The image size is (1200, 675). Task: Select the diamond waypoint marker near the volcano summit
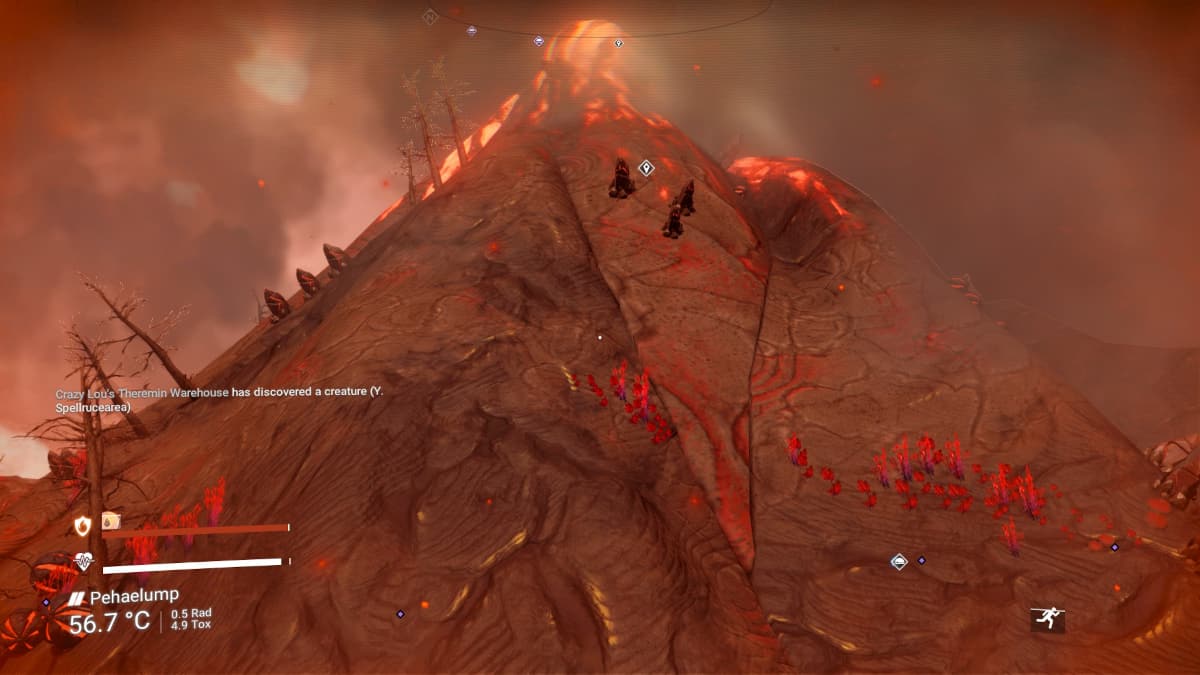[646, 168]
